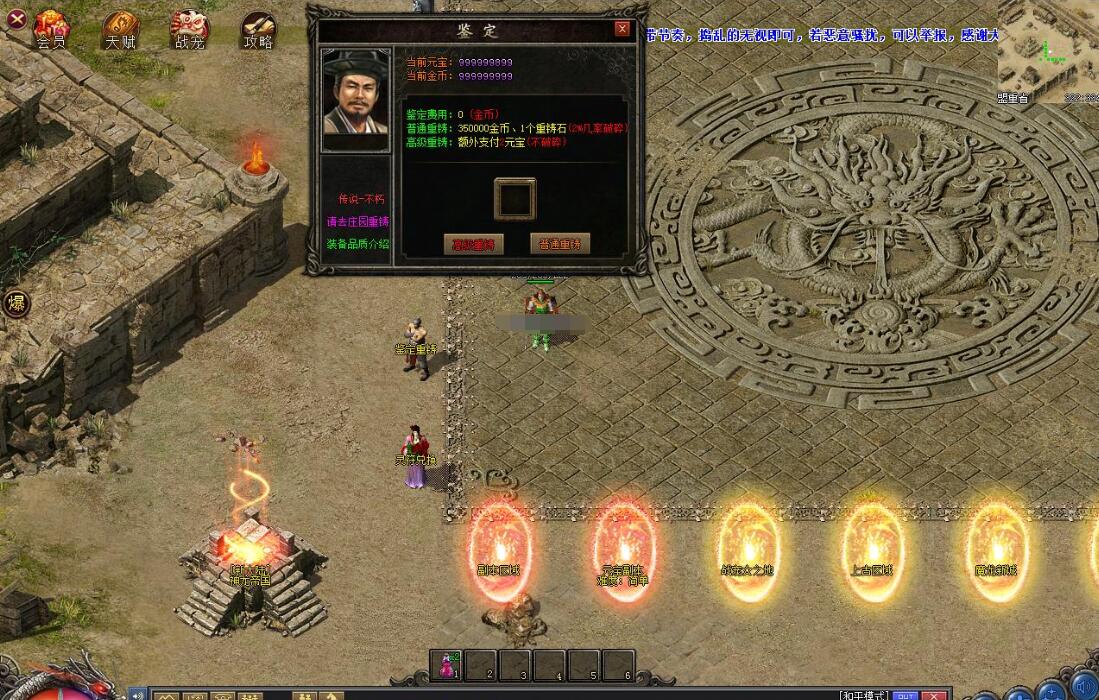Click the red X button beside OUT
Image resolution: width=1099 pixels, height=700 pixels.
(x=935, y=695)
